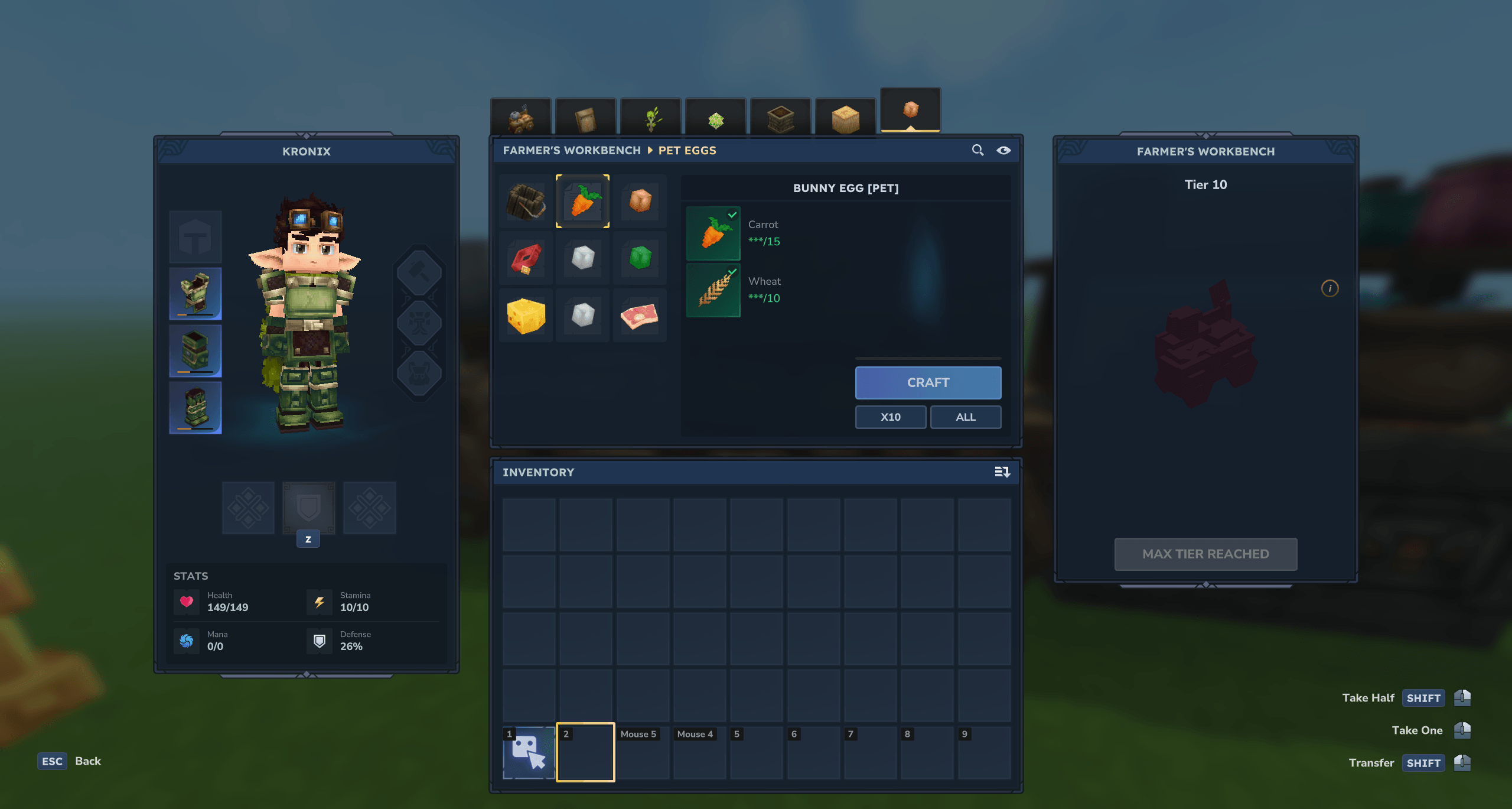Open the wheeled cart category tab

(520, 118)
